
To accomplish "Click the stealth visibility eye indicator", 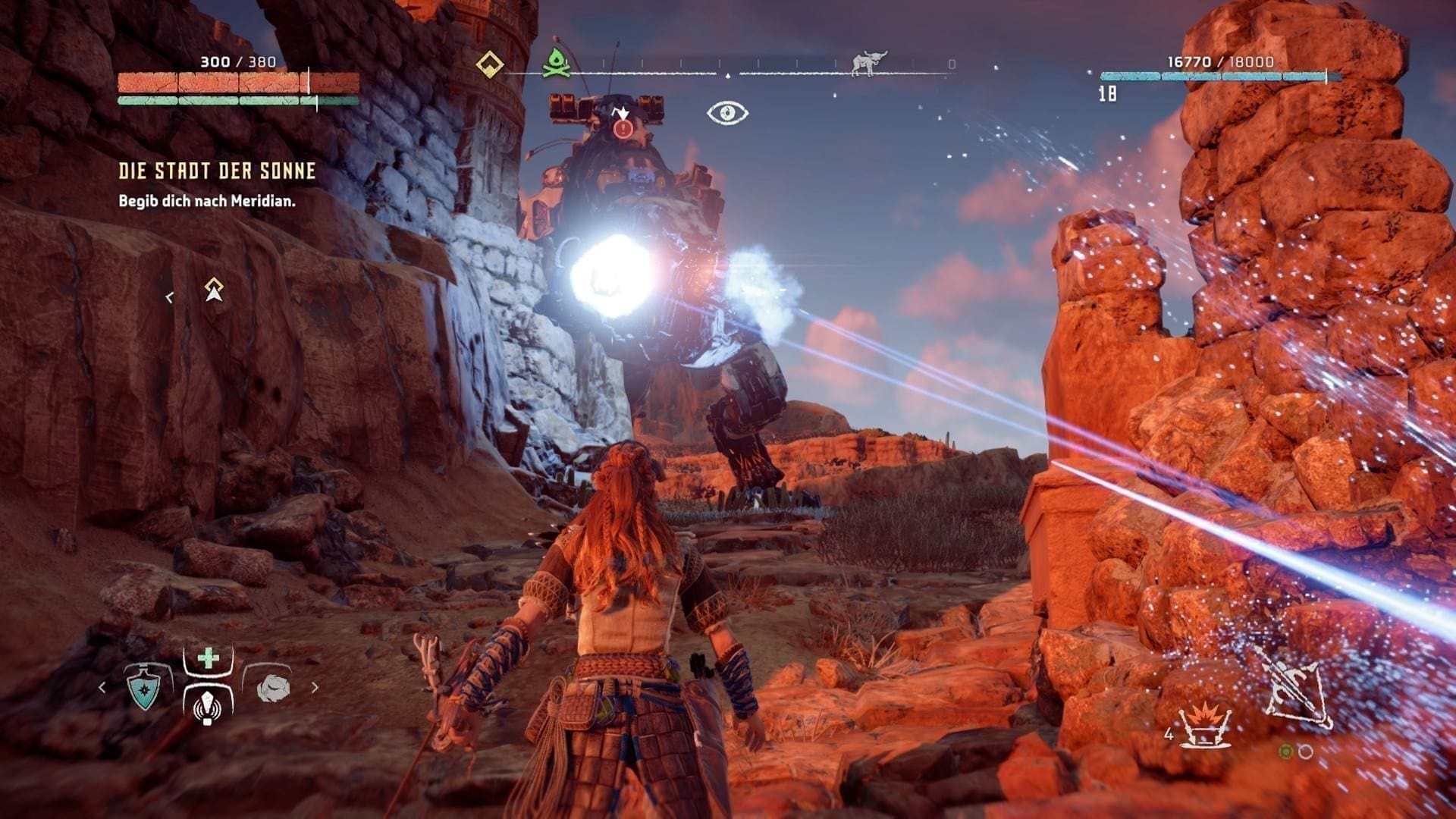I will coord(727,114).
